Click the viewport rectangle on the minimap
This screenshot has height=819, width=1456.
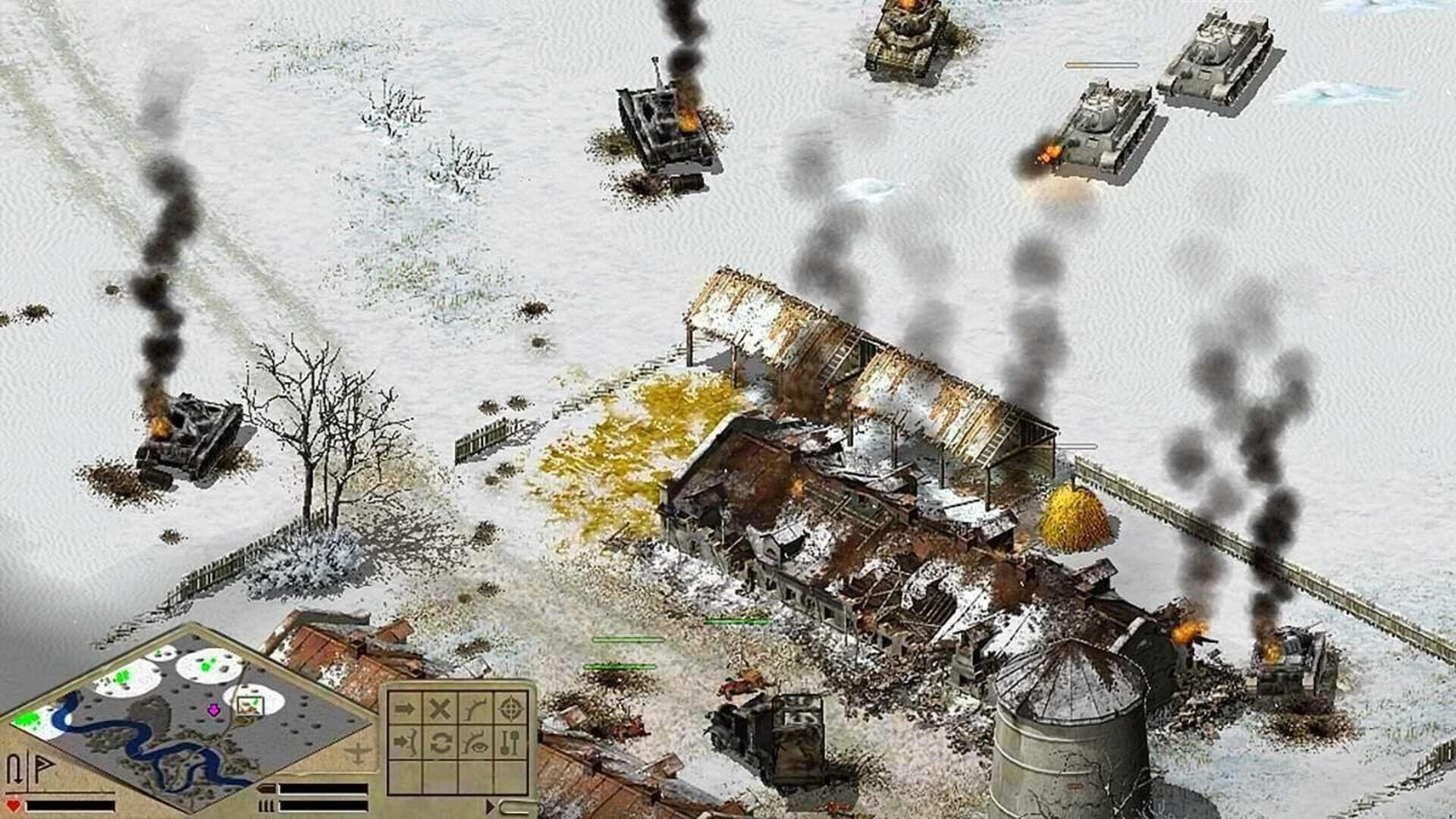pyautogui.click(x=250, y=704)
